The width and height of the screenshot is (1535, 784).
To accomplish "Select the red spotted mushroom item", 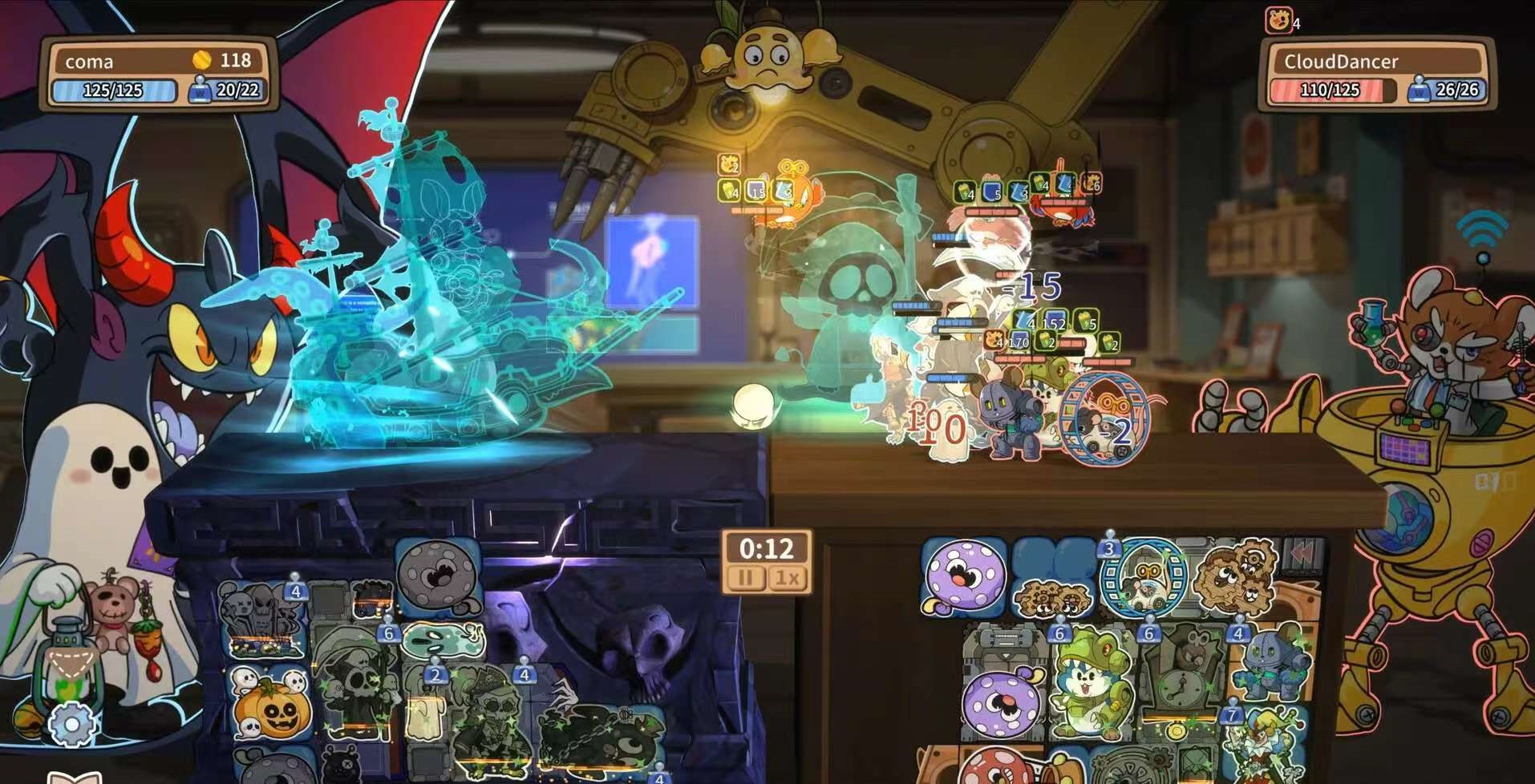I will click(x=999, y=766).
